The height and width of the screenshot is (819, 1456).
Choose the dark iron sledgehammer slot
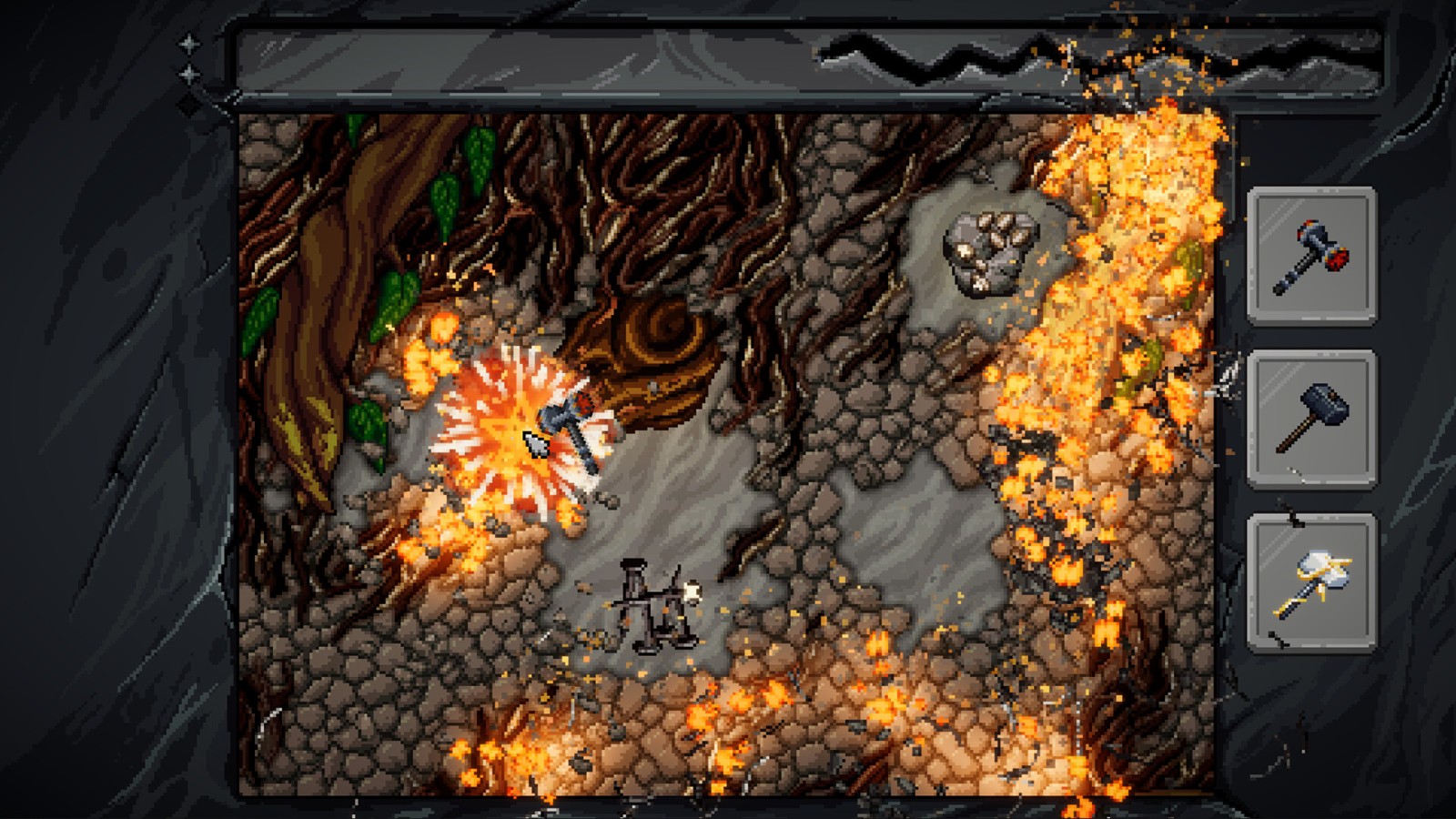tap(1311, 420)
